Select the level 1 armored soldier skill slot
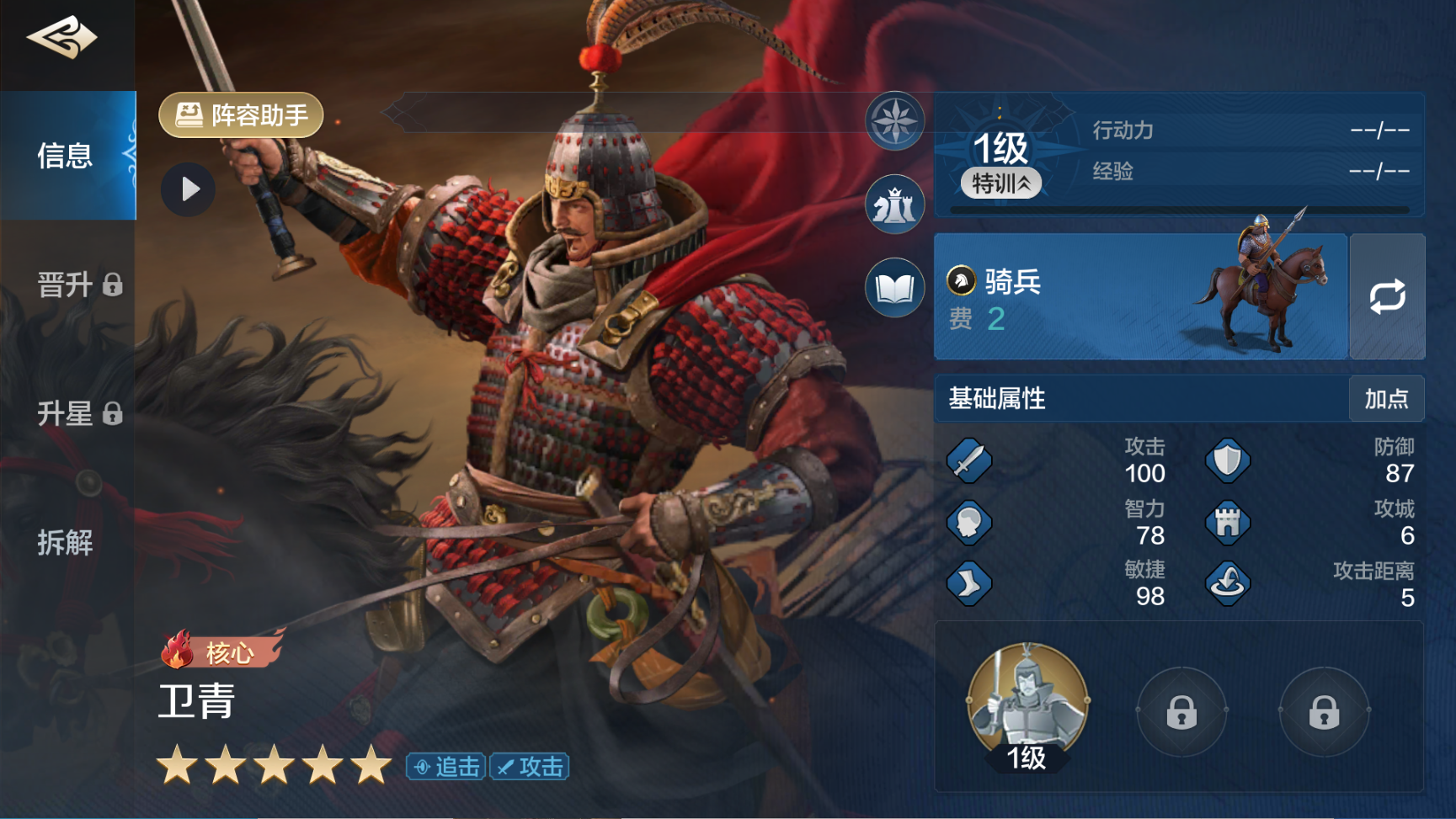The image size is (1456, 819). click(1027, 705)
